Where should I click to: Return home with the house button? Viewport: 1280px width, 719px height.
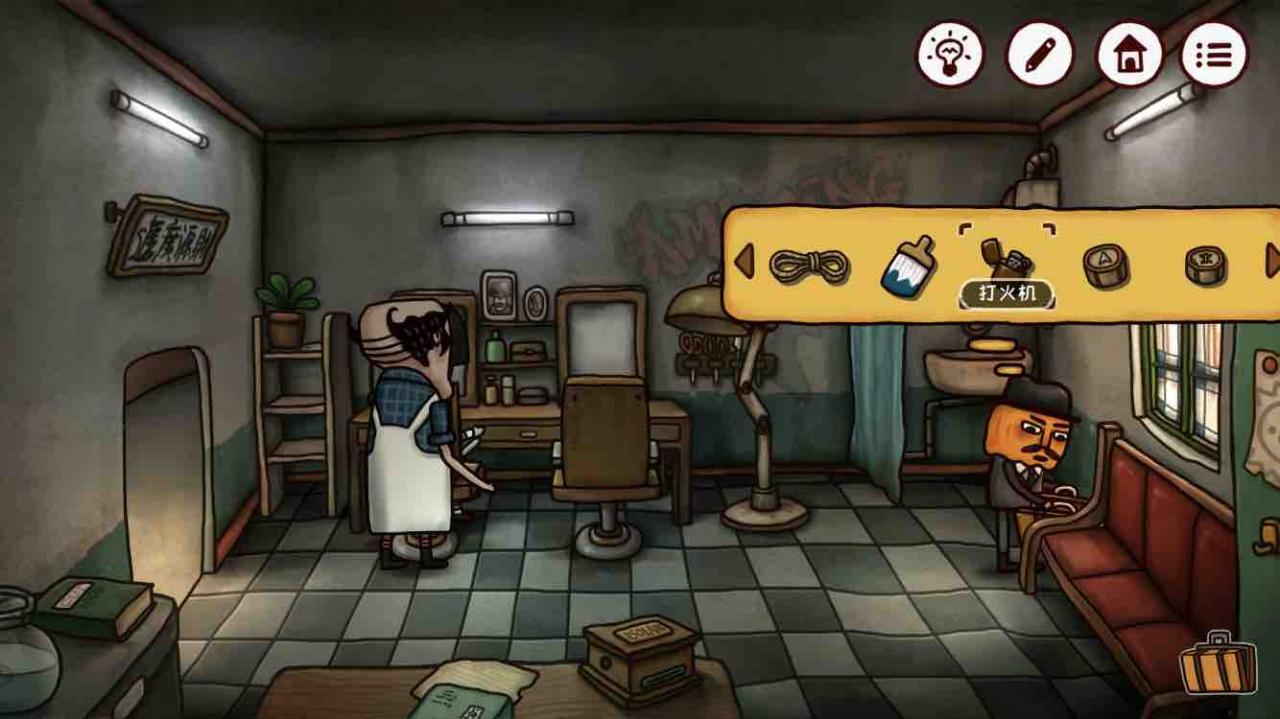[x=1129, y=54]
